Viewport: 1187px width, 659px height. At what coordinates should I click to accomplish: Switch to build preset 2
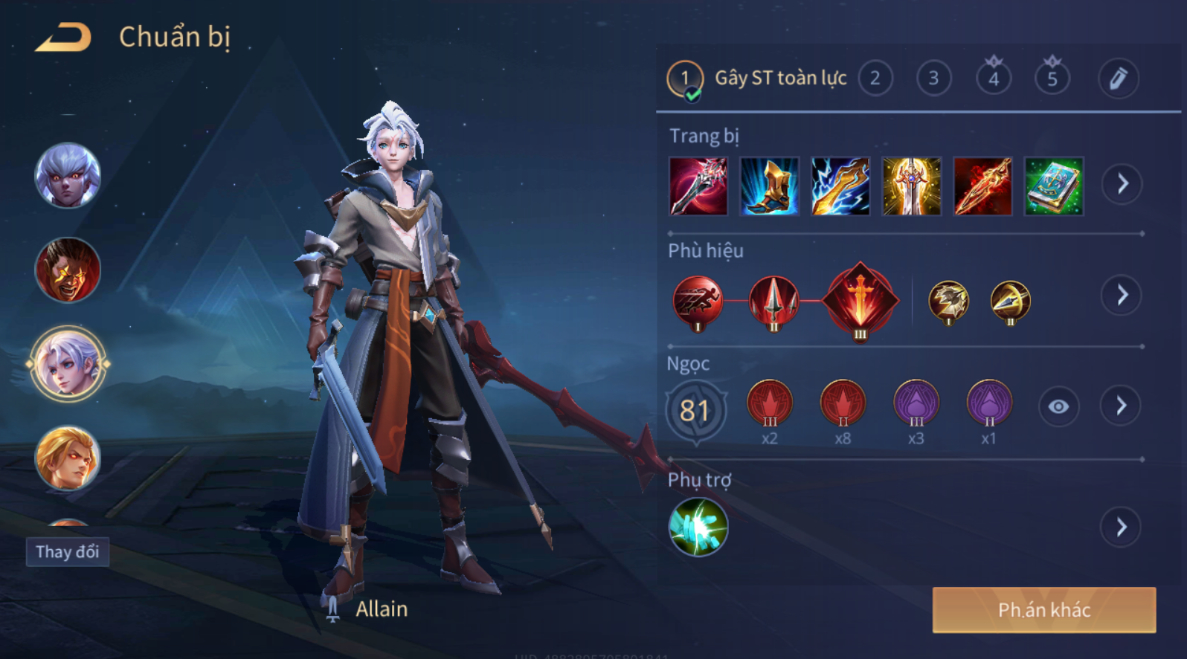[875, 78]
